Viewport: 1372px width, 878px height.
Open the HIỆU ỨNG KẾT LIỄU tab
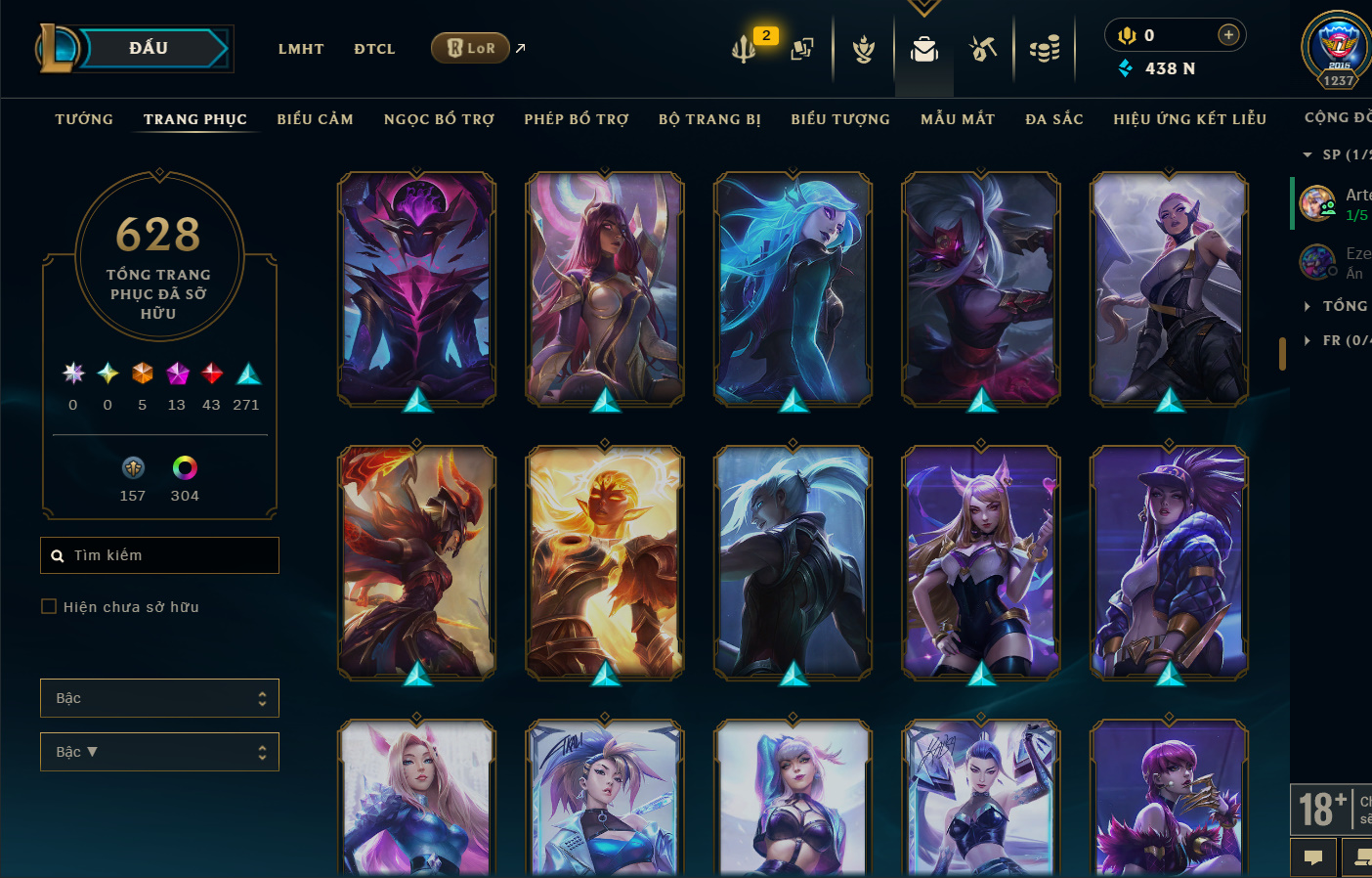pos(1189,119)
